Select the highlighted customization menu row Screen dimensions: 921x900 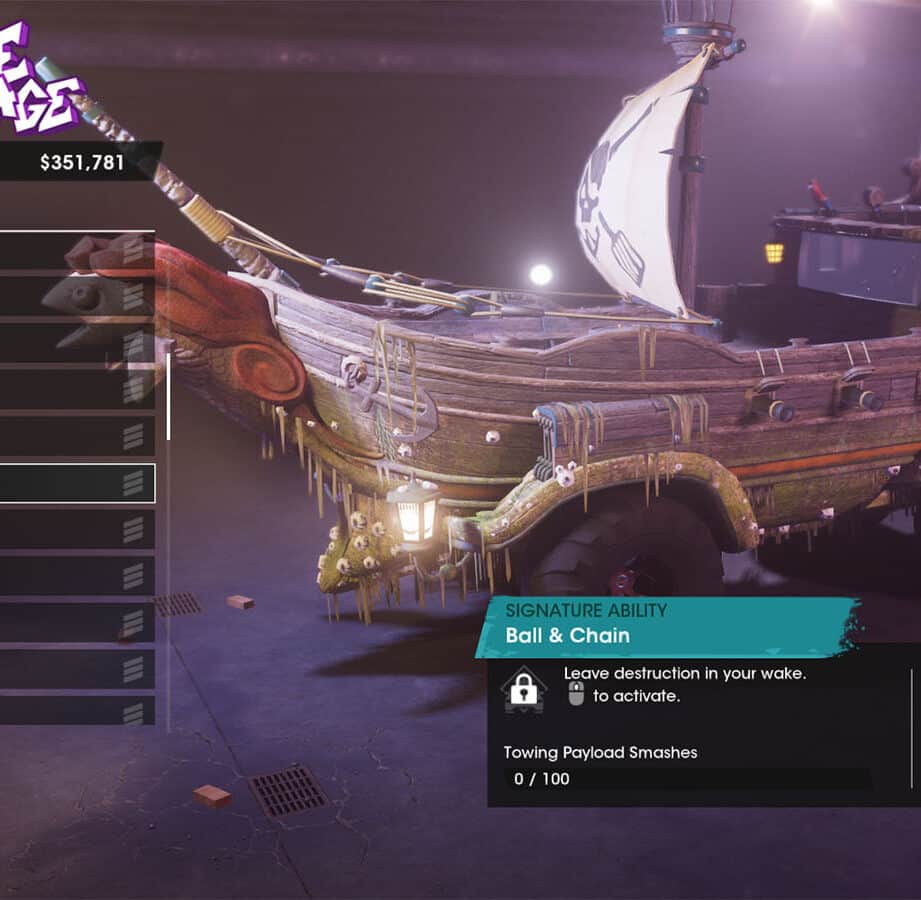click(76, 483)
